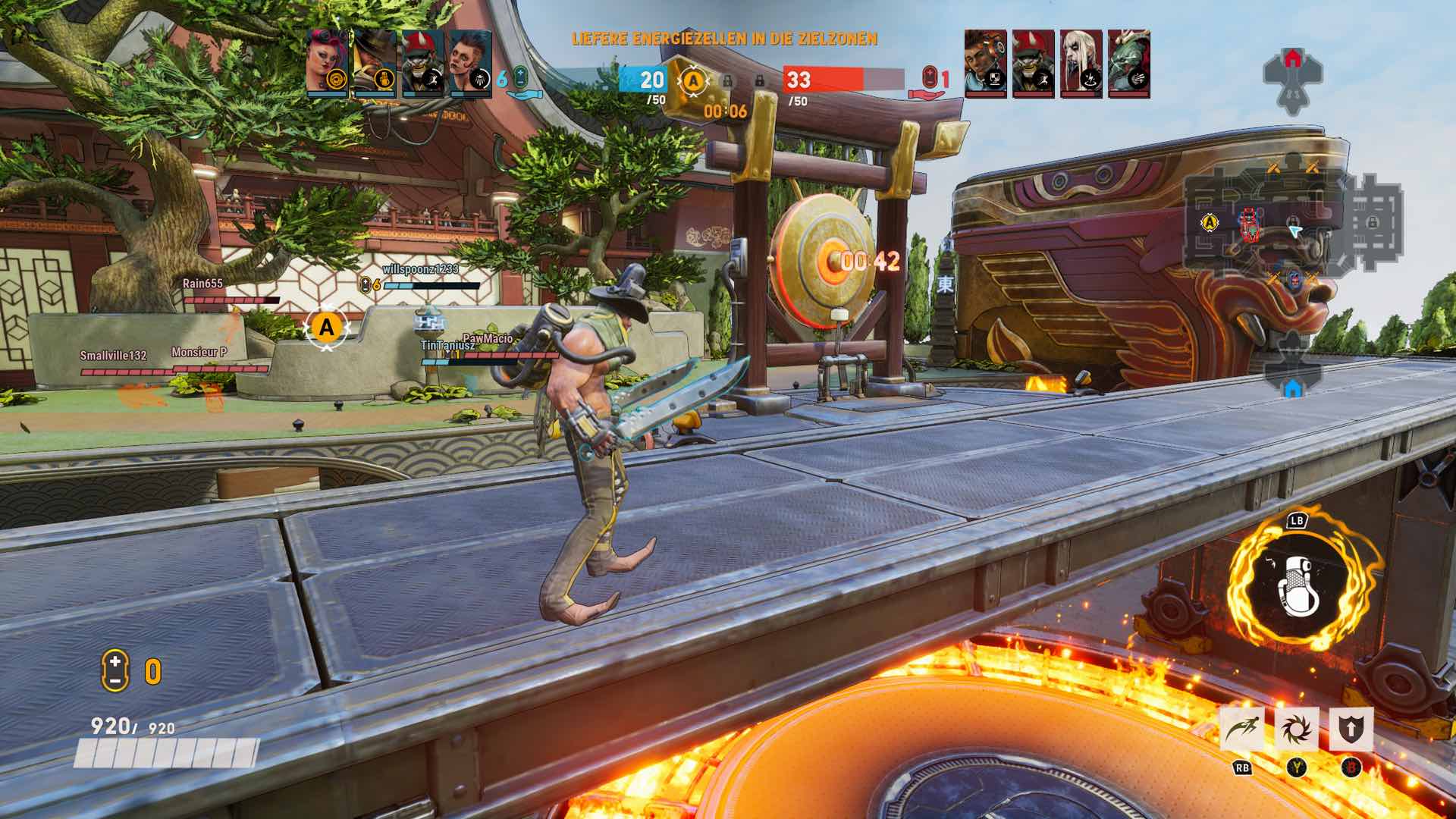Select the white-haired enemy portrait
1456x819 pixels.
[1081, 62]
